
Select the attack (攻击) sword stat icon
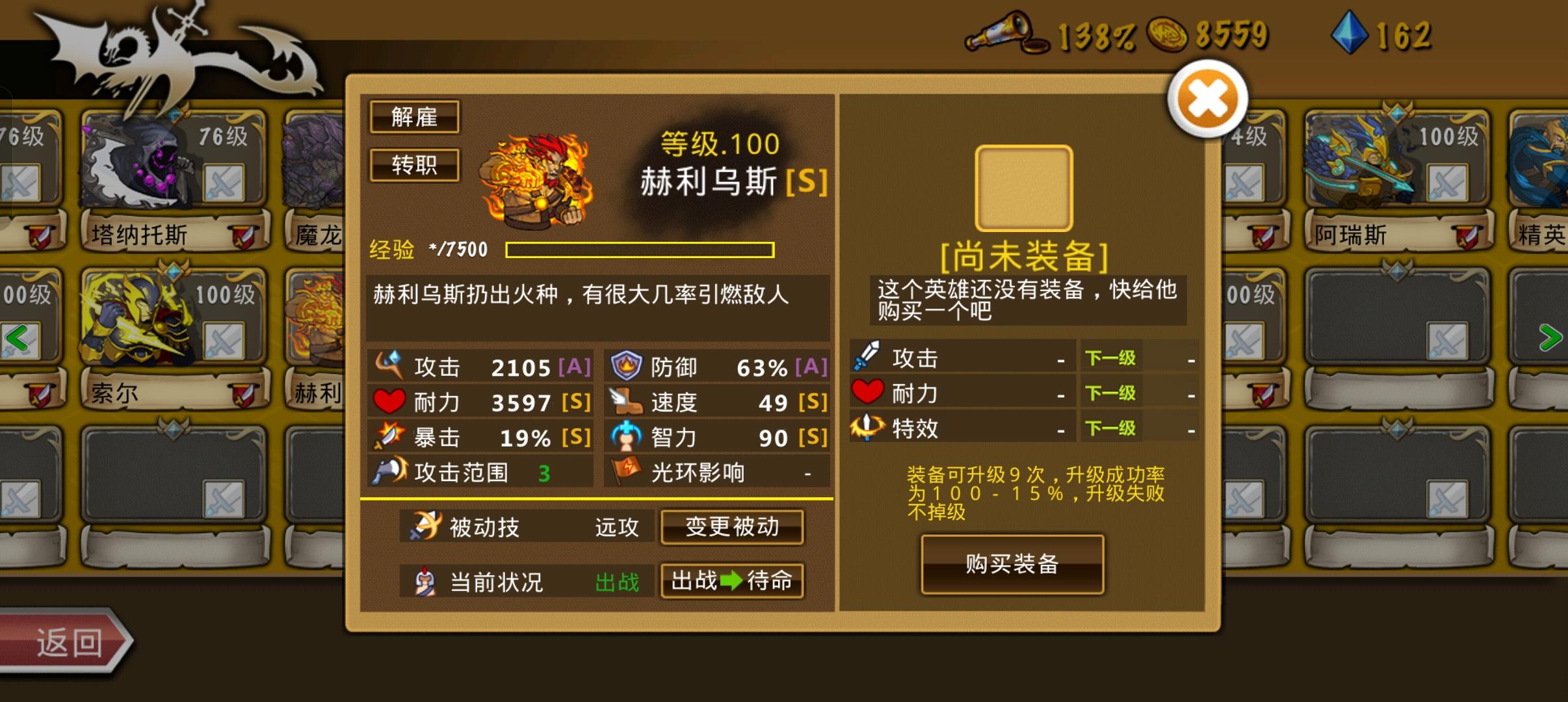pos(390,366)
